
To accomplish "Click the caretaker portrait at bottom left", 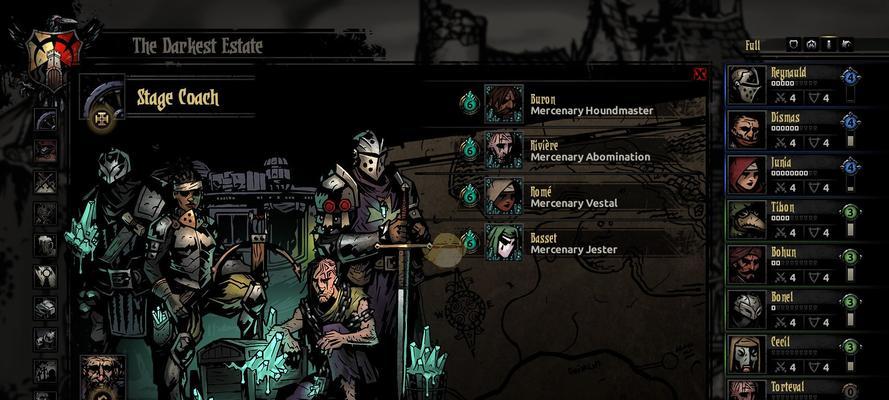I will [x=103, y=376].
